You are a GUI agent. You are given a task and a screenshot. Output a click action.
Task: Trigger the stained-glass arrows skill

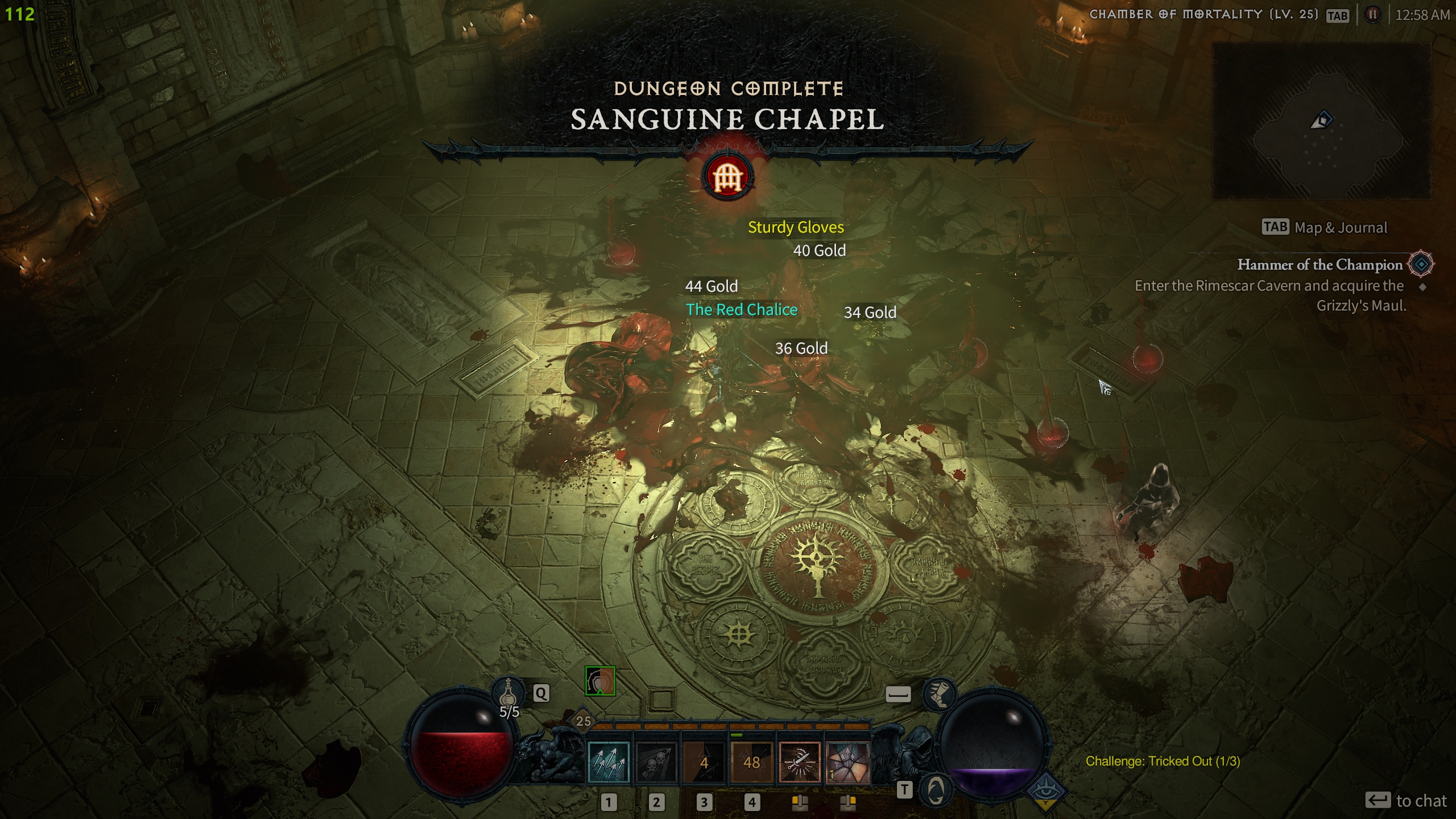click(x=847, y=762)
